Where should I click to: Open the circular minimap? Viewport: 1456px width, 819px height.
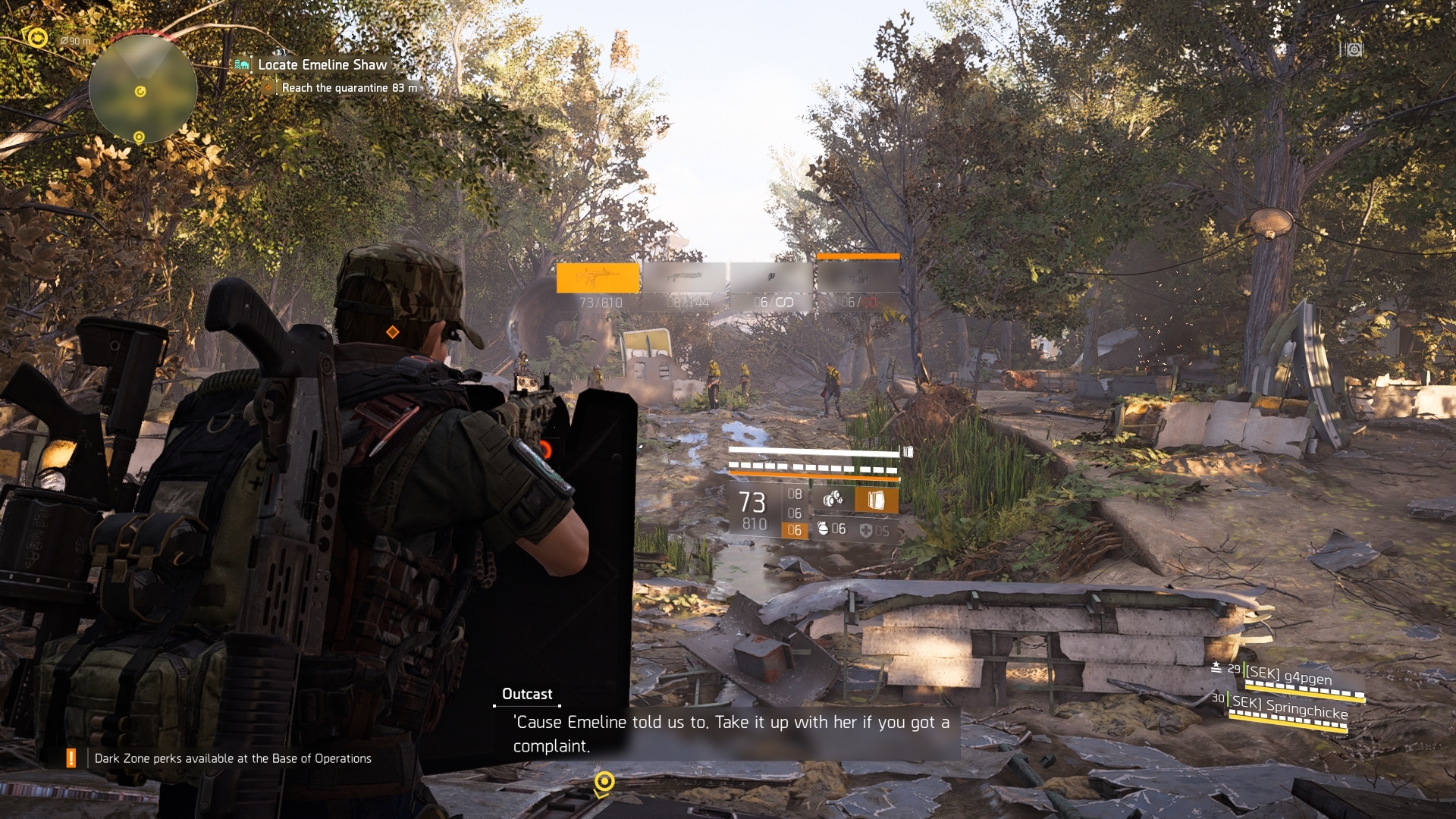143,88
